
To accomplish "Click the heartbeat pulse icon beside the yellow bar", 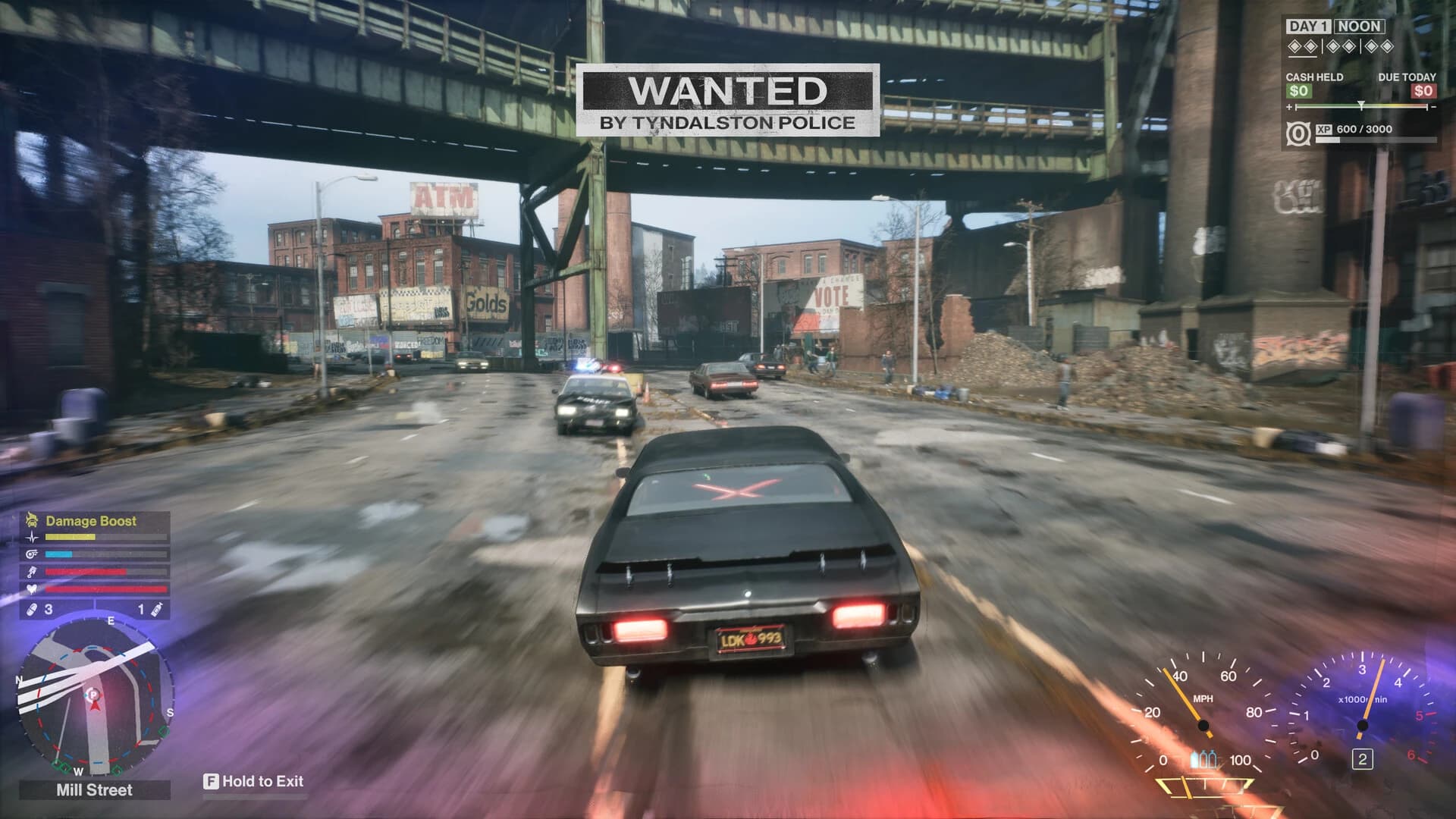I will point(32,537).
